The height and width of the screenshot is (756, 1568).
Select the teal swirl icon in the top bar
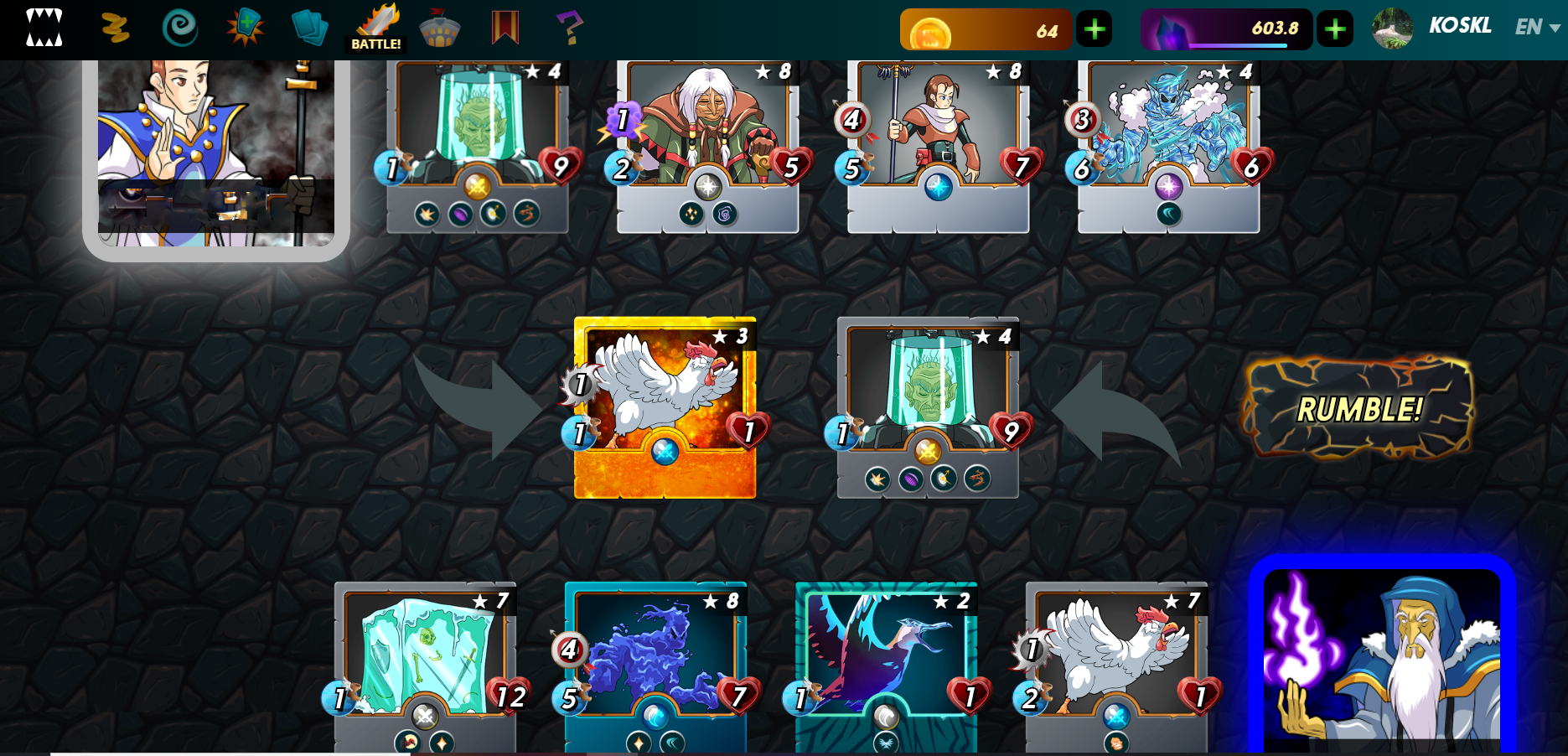tap(179, 28)
